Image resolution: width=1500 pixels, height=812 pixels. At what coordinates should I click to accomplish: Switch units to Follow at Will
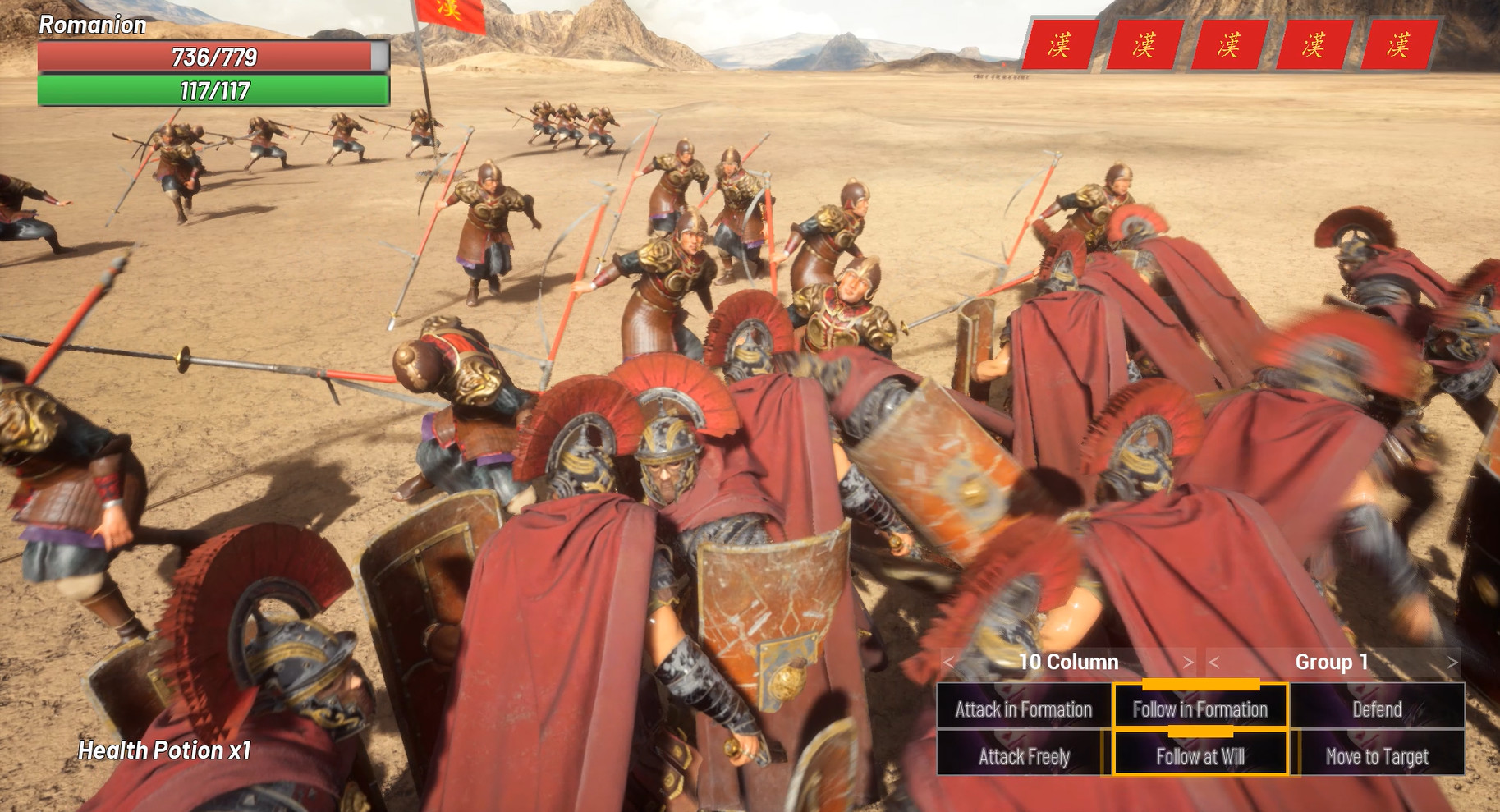coord(1200,756)
